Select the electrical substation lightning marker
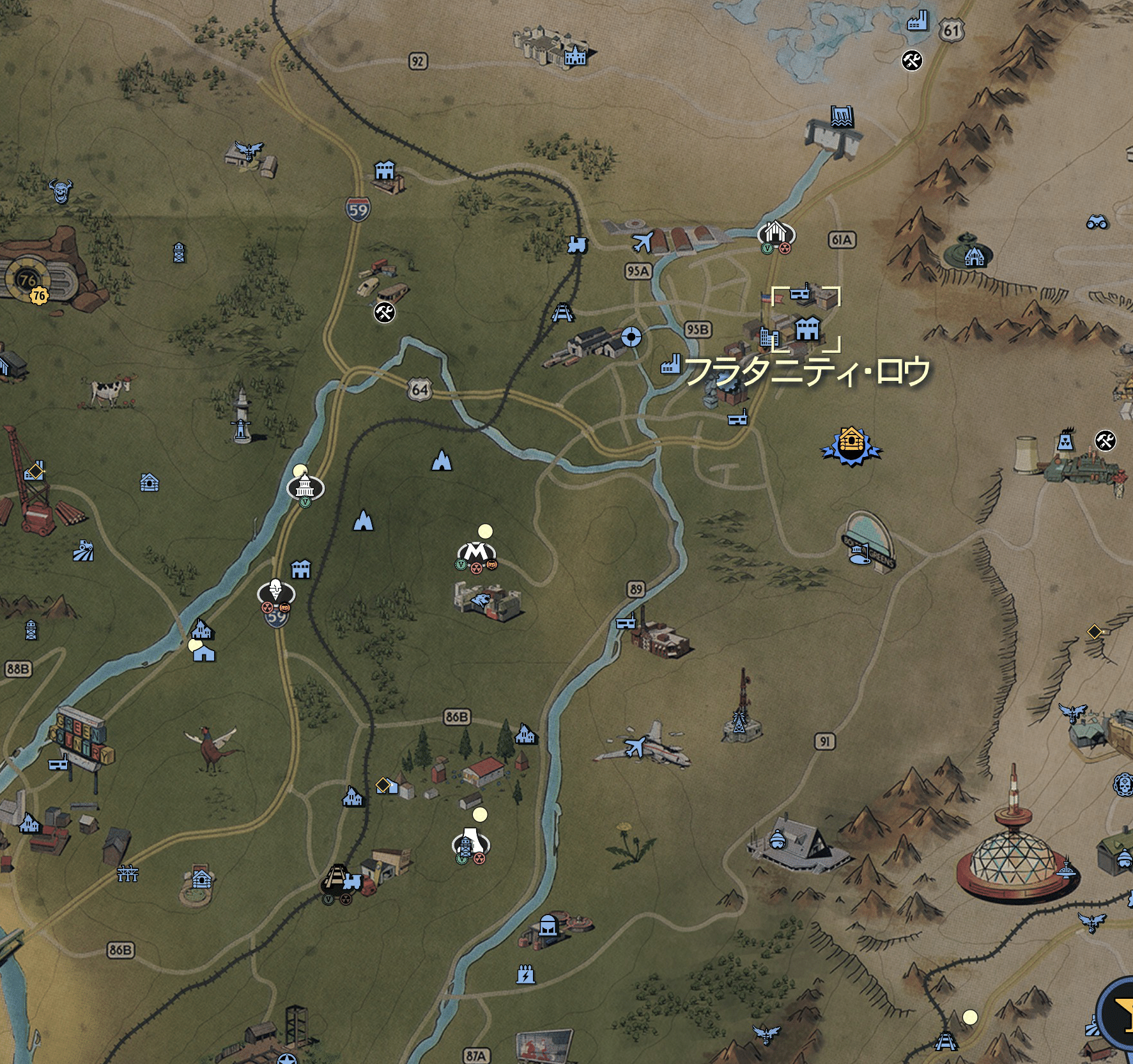The image size is (1133, 1064). pyautogui.click(x=525, y=975)
